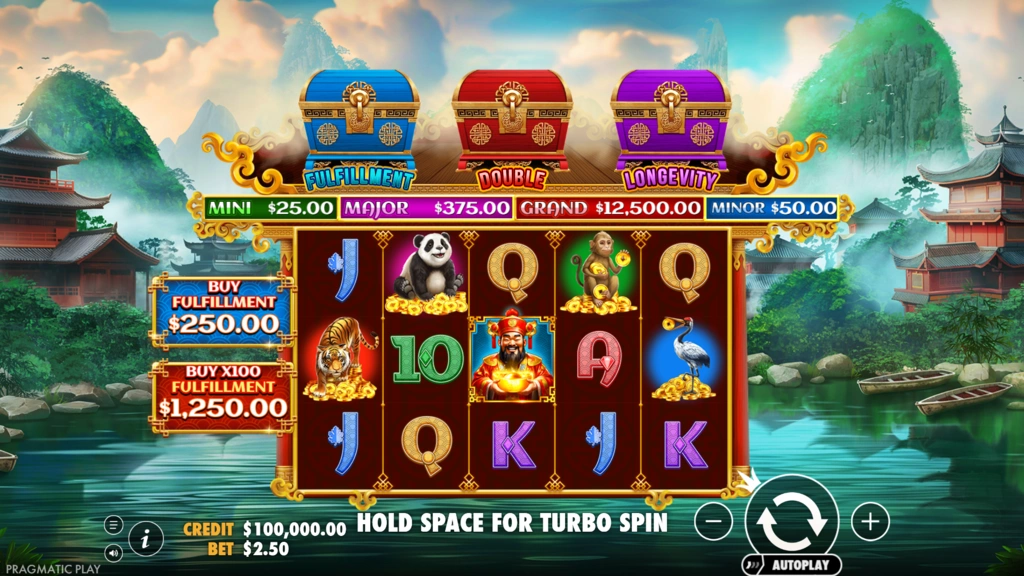Screen dimensions: 1024x576
Task: Spin the reels with the circular arrow button
Action: [791, 519]
